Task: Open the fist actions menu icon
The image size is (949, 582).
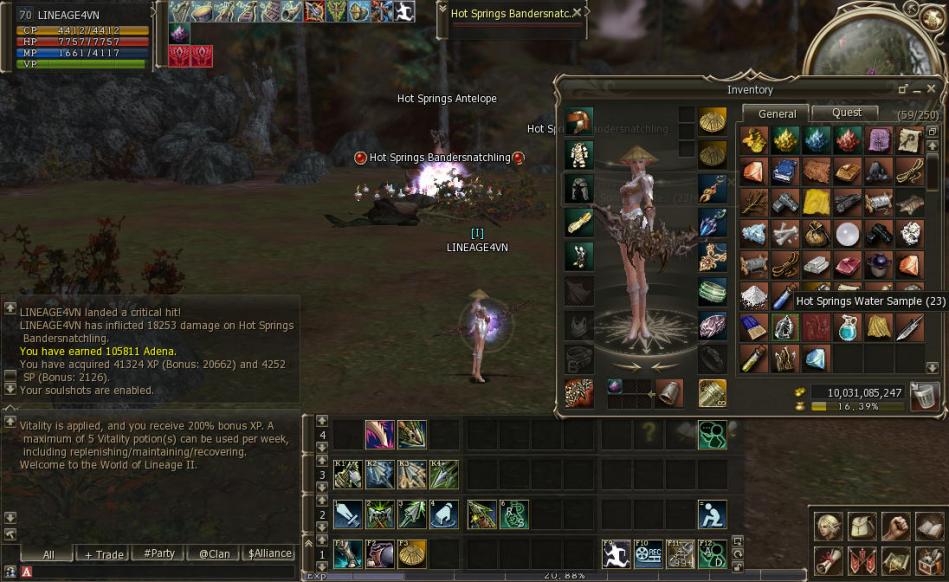Action: click(895, 527)
